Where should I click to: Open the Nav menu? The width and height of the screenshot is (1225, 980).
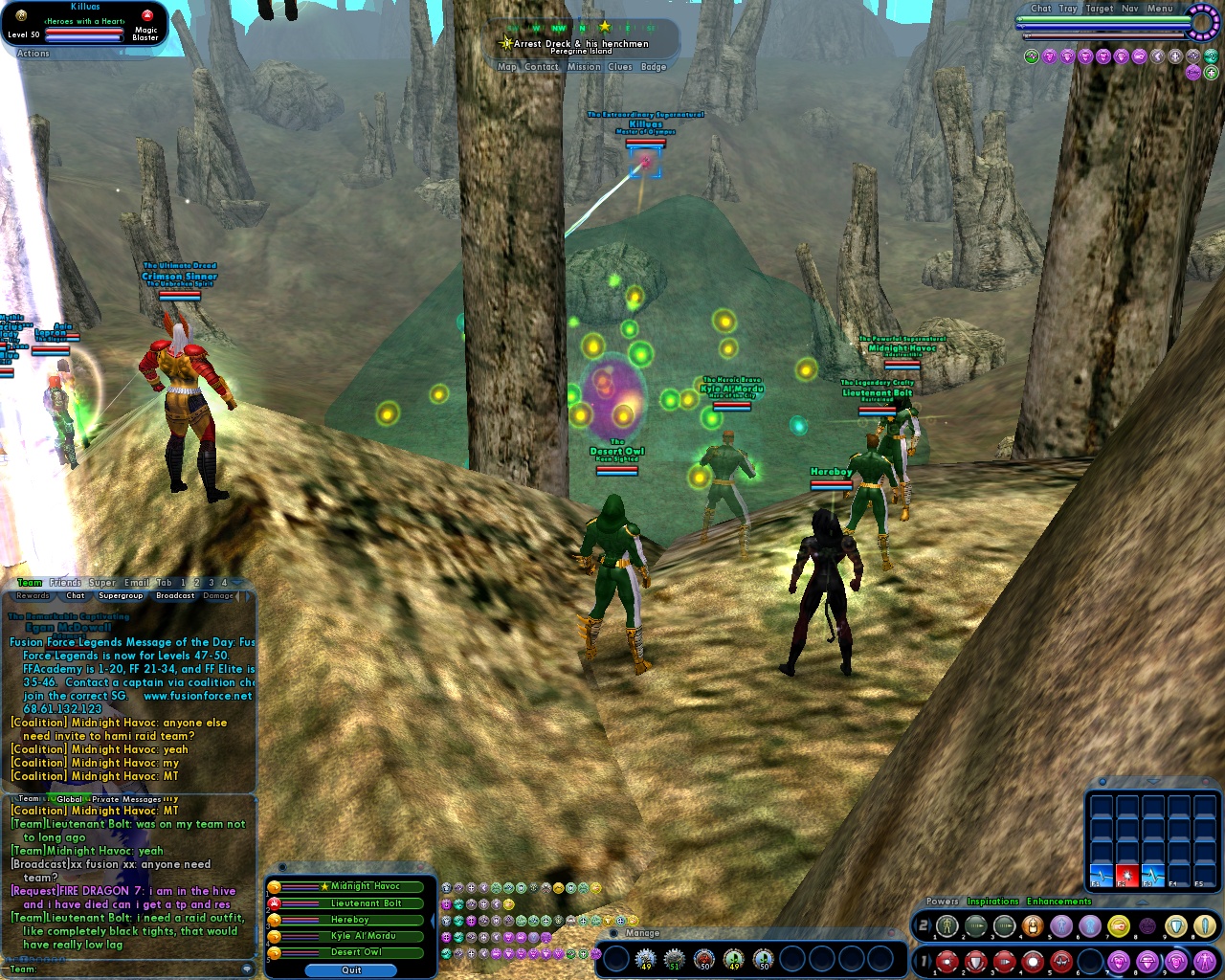click(1129, 9)
